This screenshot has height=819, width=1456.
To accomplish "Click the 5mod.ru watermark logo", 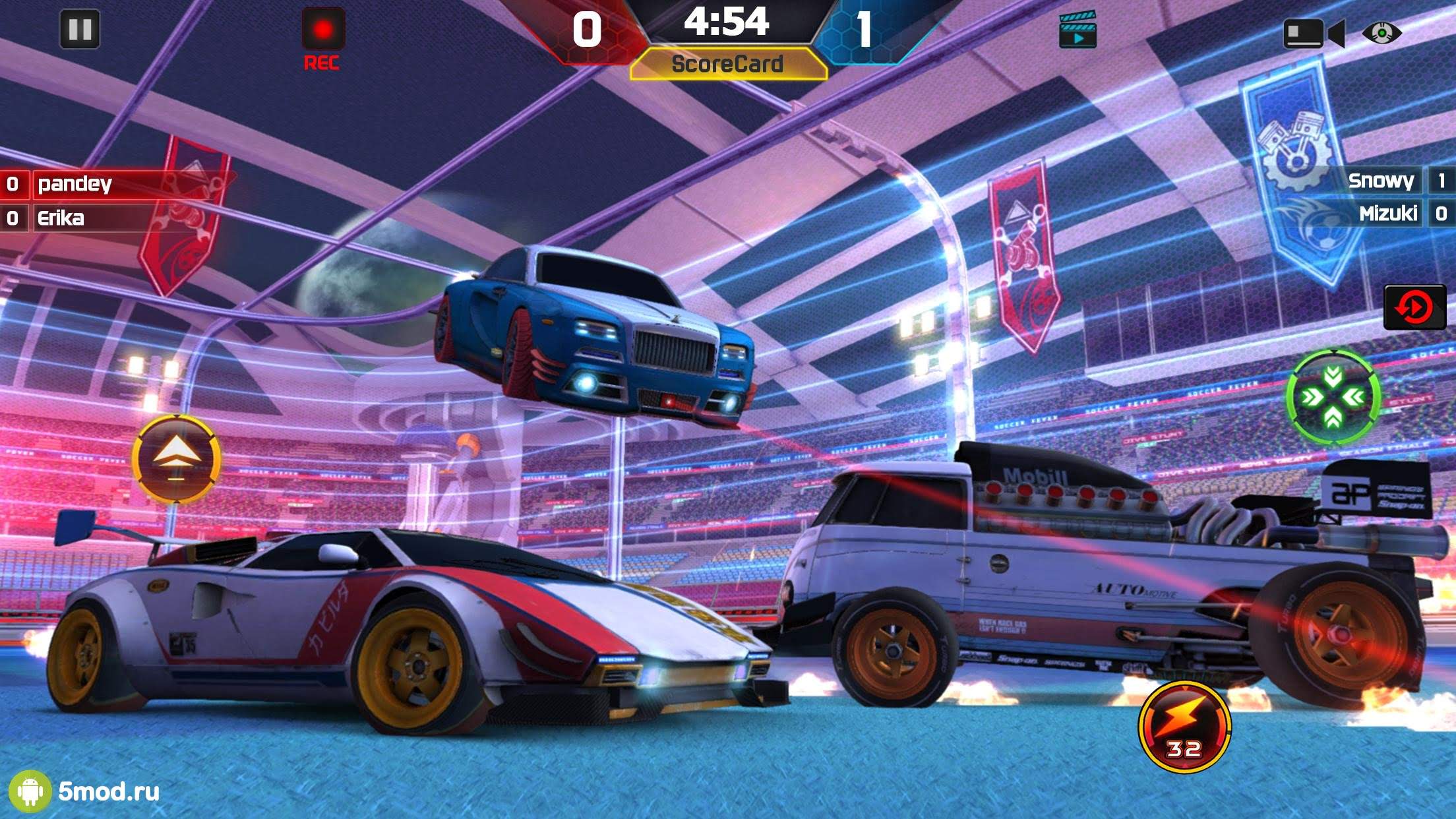I will pyautogui.click(x=84, y=791).
